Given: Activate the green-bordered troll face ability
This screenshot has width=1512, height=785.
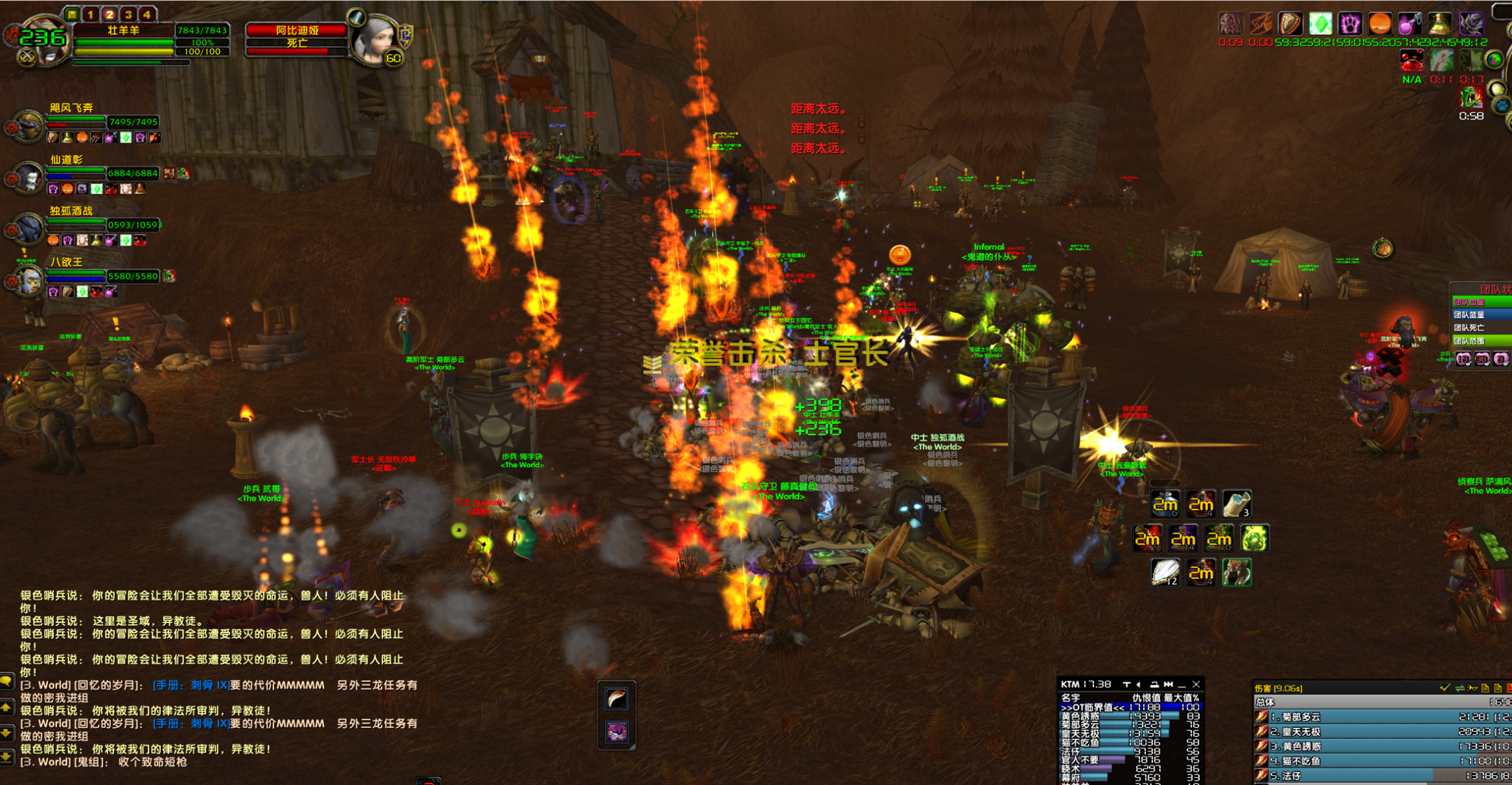Looking at the screenshot, I should click(x=1236, y=573).
